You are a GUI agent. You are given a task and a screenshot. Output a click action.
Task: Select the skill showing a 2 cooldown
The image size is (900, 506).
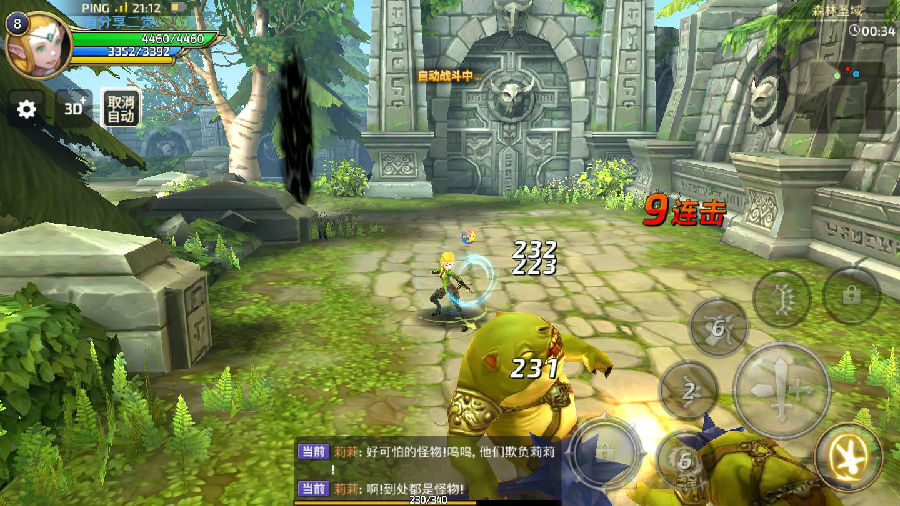pos(689,391)
